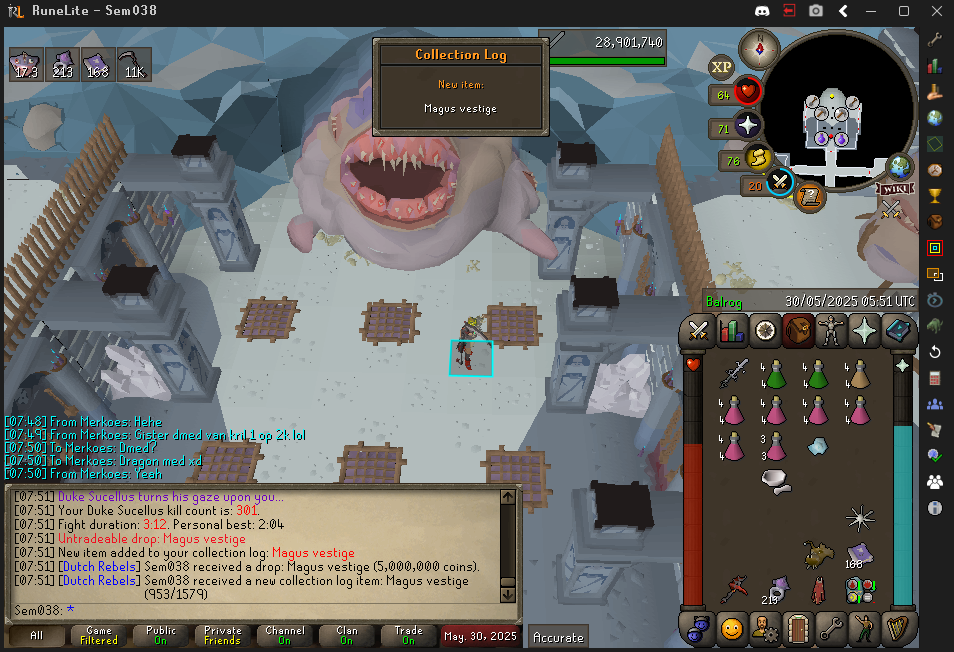Click the pestle and mortar item

[775, 481]
